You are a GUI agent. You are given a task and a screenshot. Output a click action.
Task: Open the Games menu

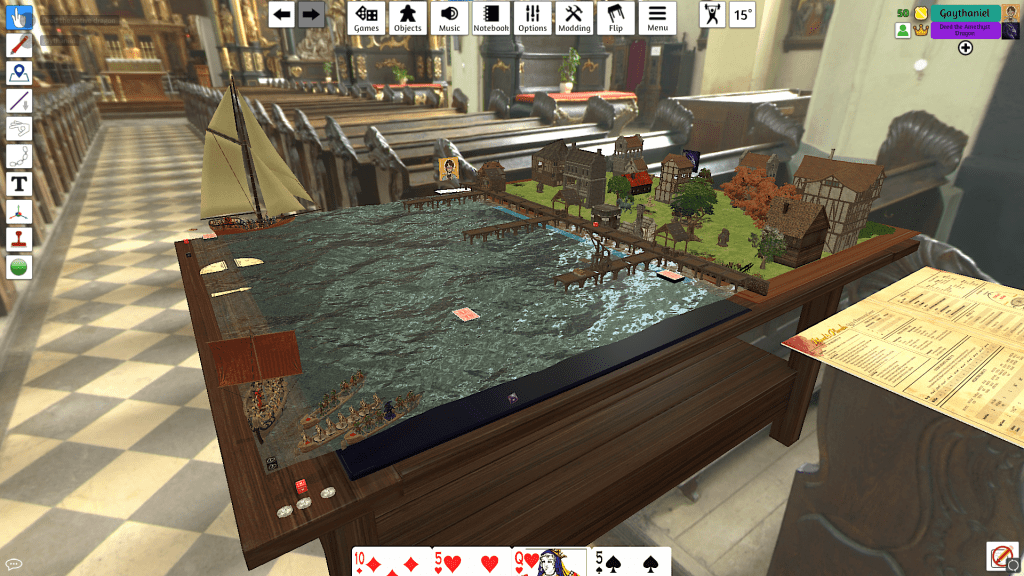coord(367,17)
